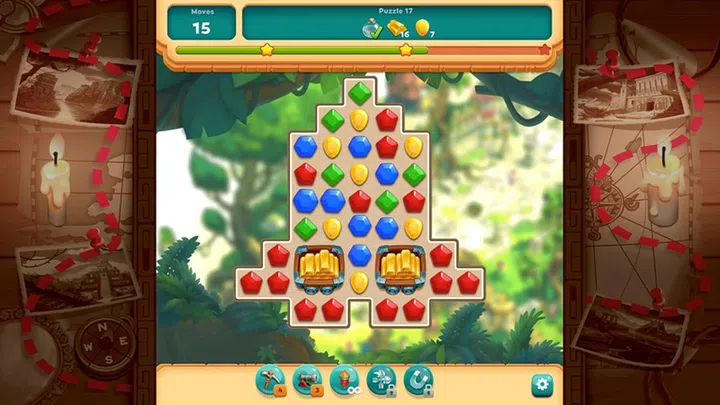720x405 pixels.
Task: Use the pickaxe booster
Action: click(x=270, y=379)
